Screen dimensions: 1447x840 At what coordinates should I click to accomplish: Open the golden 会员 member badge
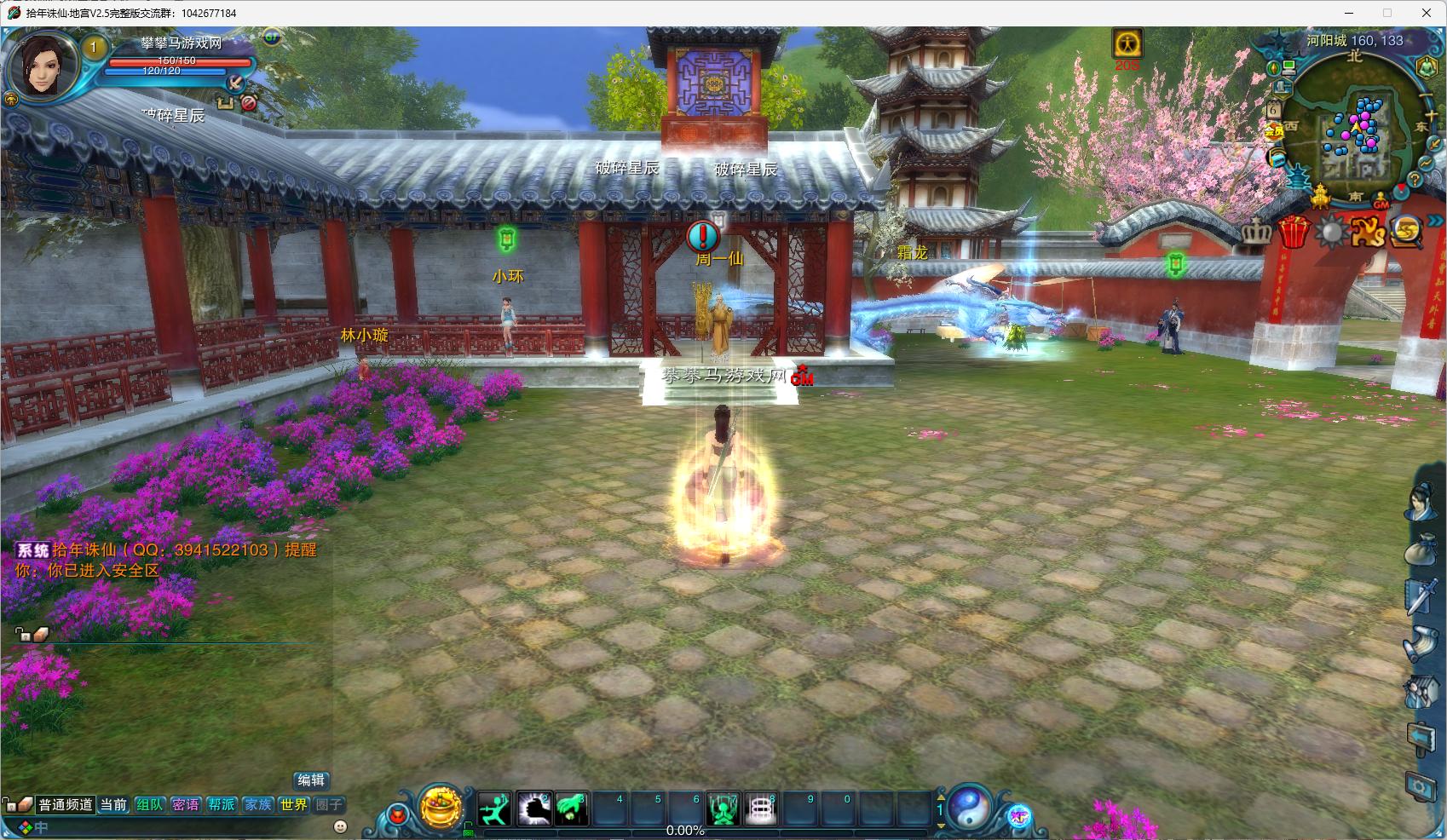(x=1274, y=130)
